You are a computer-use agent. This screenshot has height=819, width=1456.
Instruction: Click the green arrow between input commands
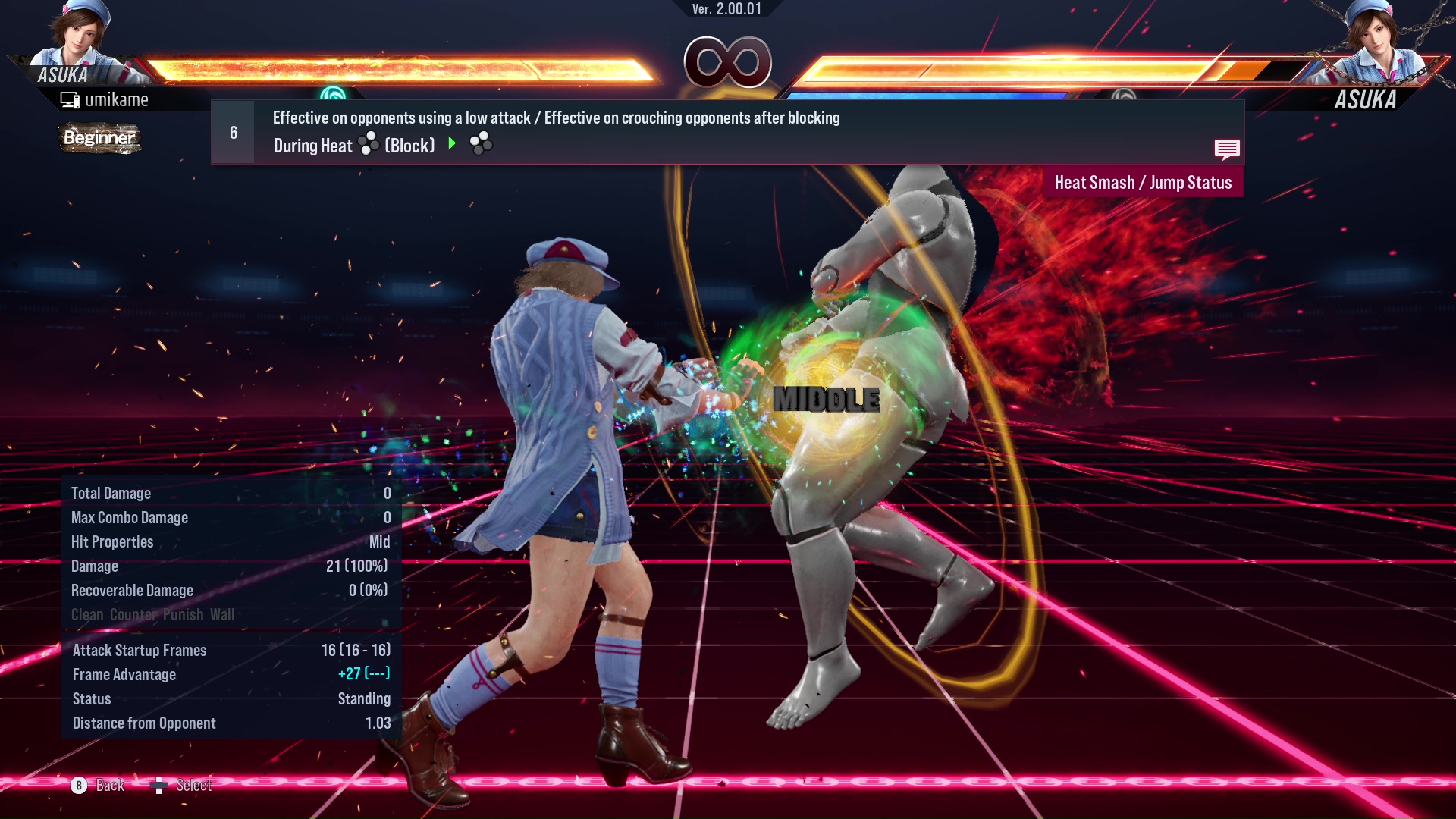(x=453, y=144)
